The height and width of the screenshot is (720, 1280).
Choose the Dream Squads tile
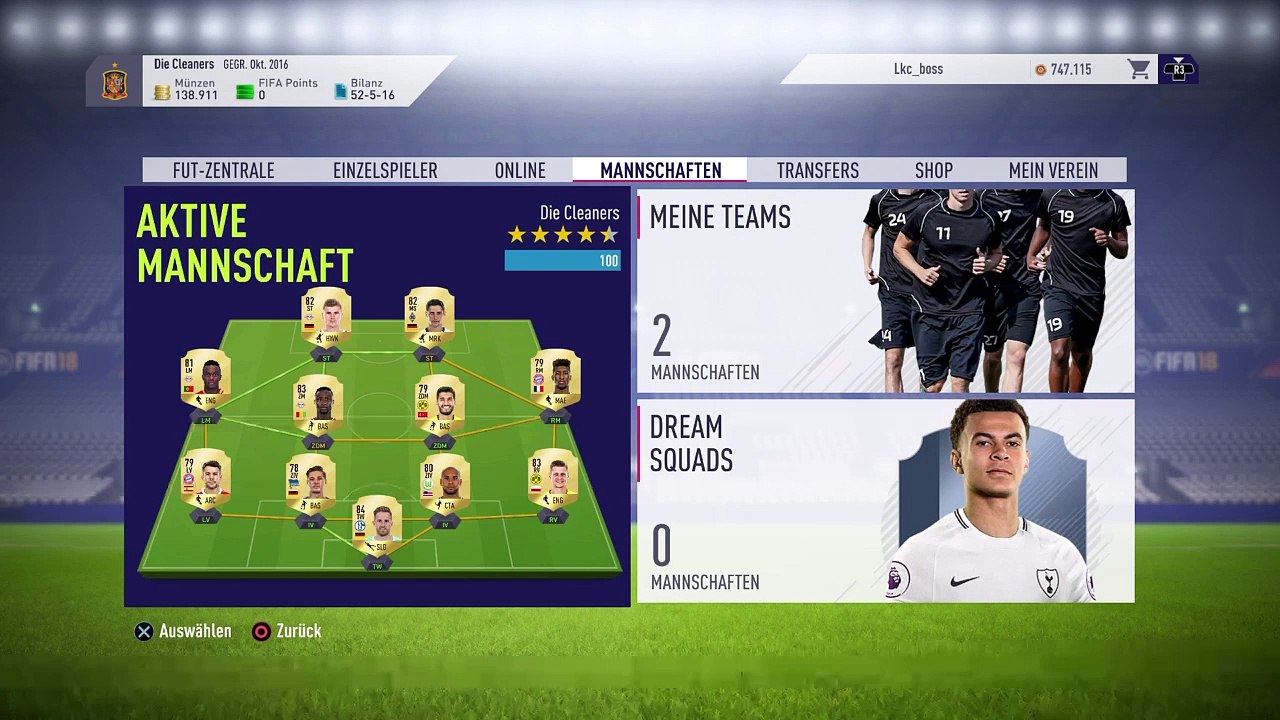coord(885,501)
